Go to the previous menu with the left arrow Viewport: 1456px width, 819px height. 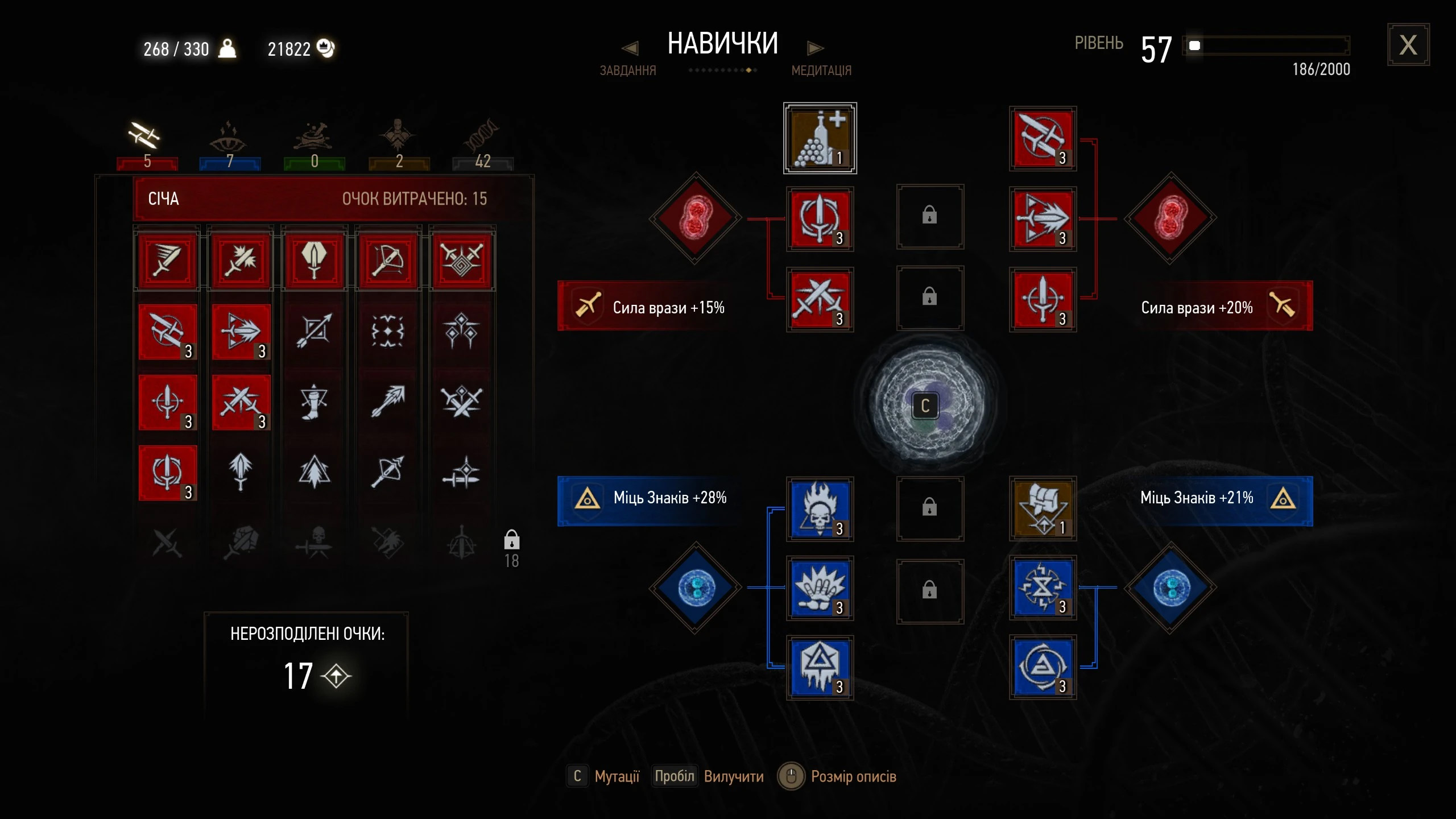pyautogui.click(x=630, y=48)
